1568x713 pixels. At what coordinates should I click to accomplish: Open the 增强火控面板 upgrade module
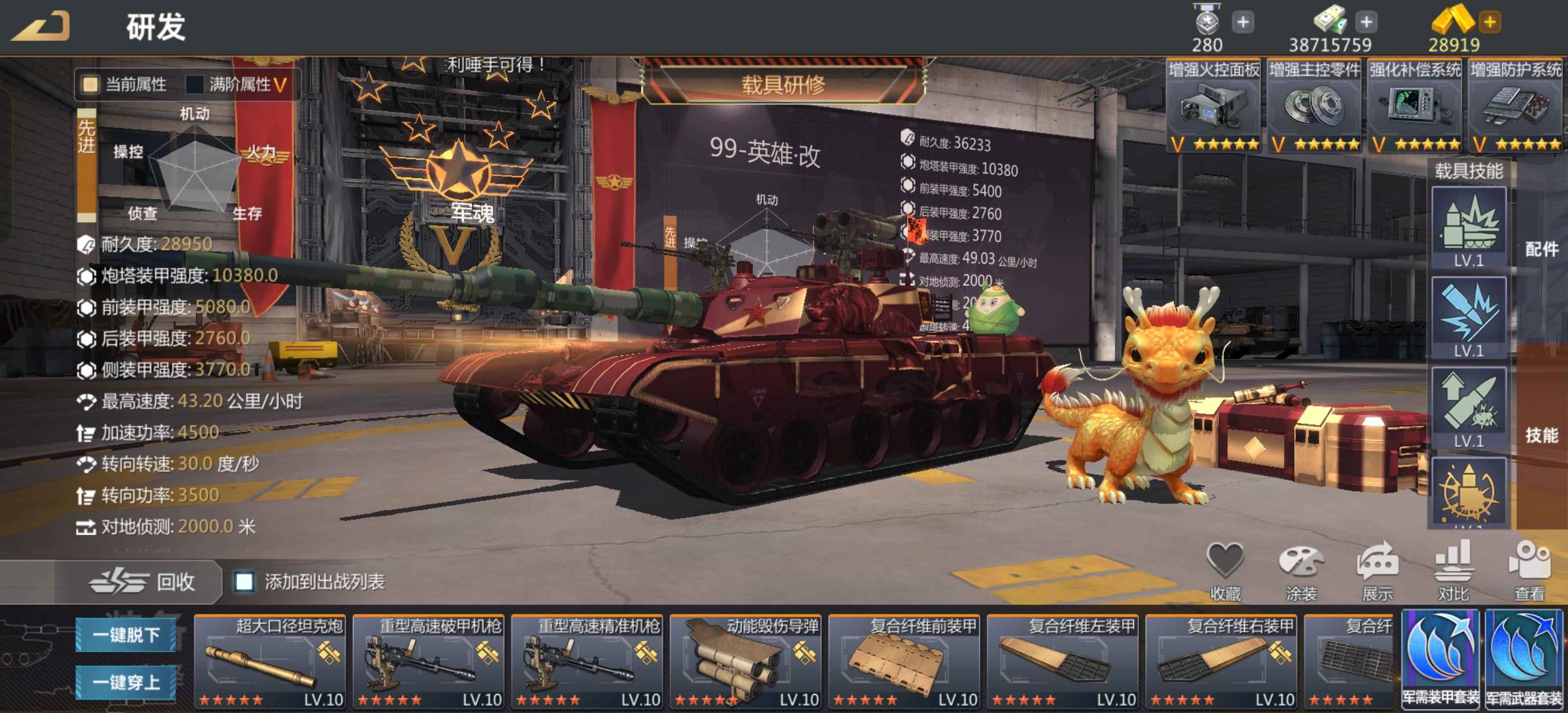pyautogui.click(x=1213, y=105)
